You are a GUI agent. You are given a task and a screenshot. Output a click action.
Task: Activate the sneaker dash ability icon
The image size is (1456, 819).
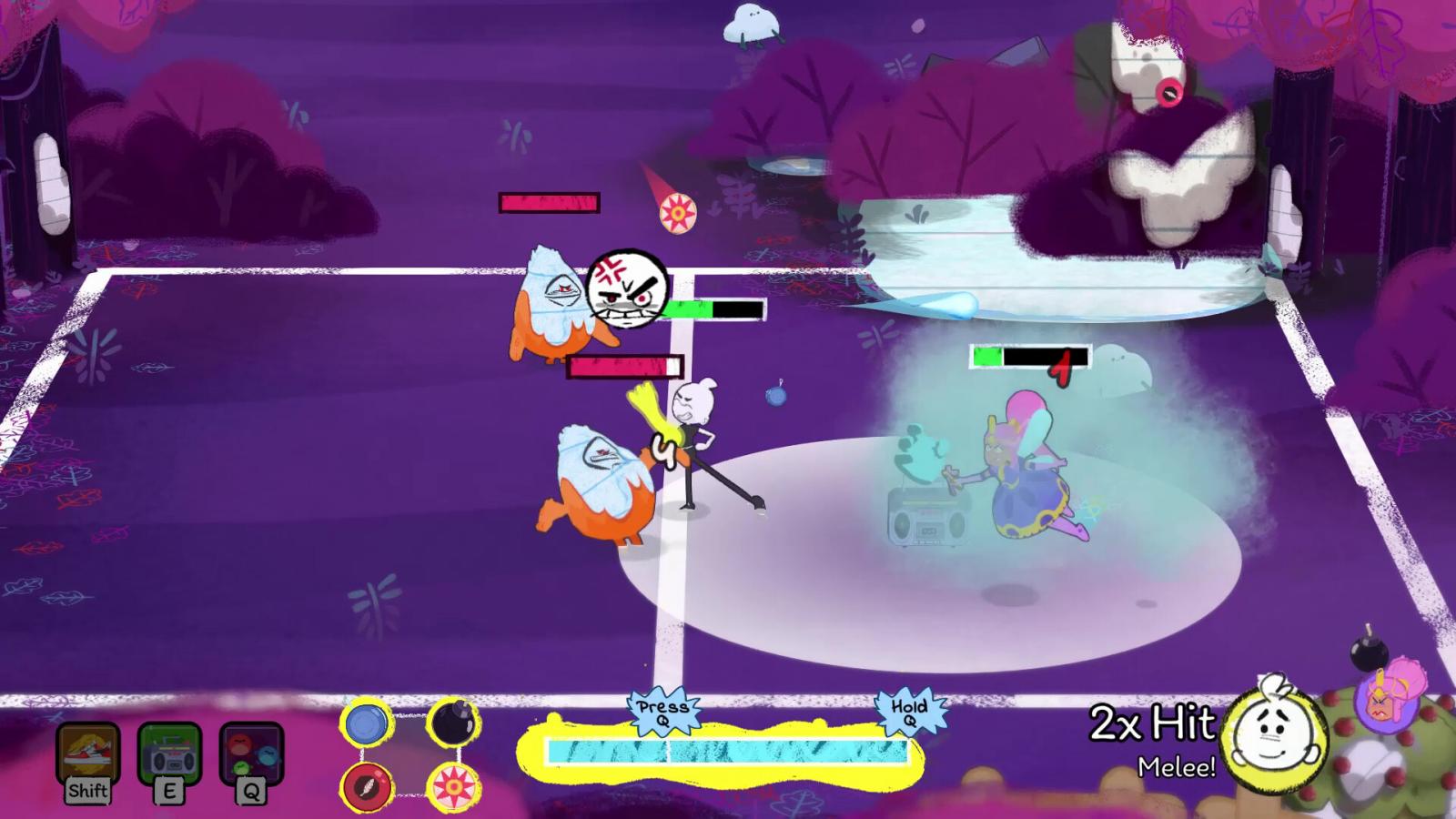click(88, 753)
